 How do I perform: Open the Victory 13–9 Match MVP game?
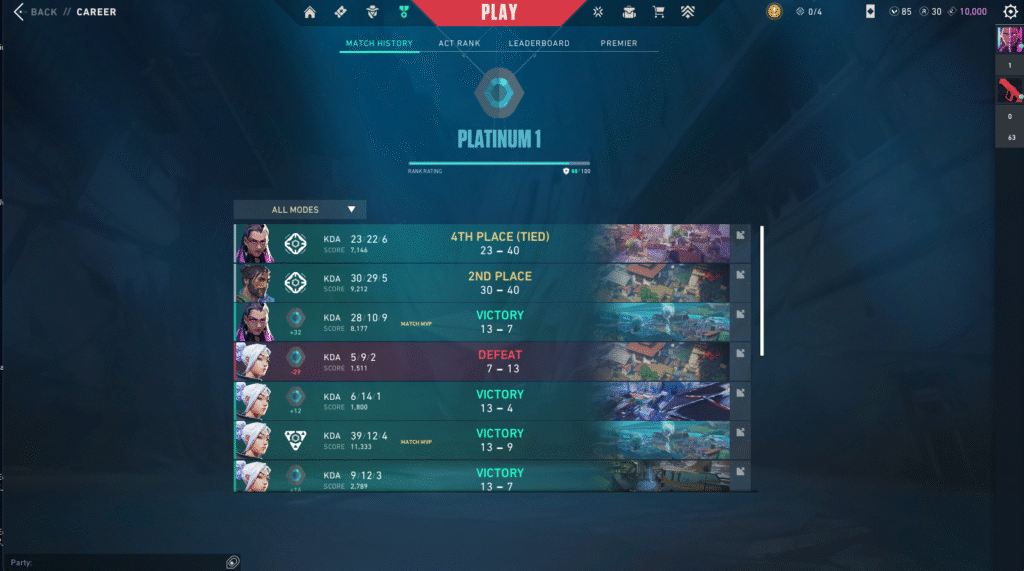coord(499,440)
